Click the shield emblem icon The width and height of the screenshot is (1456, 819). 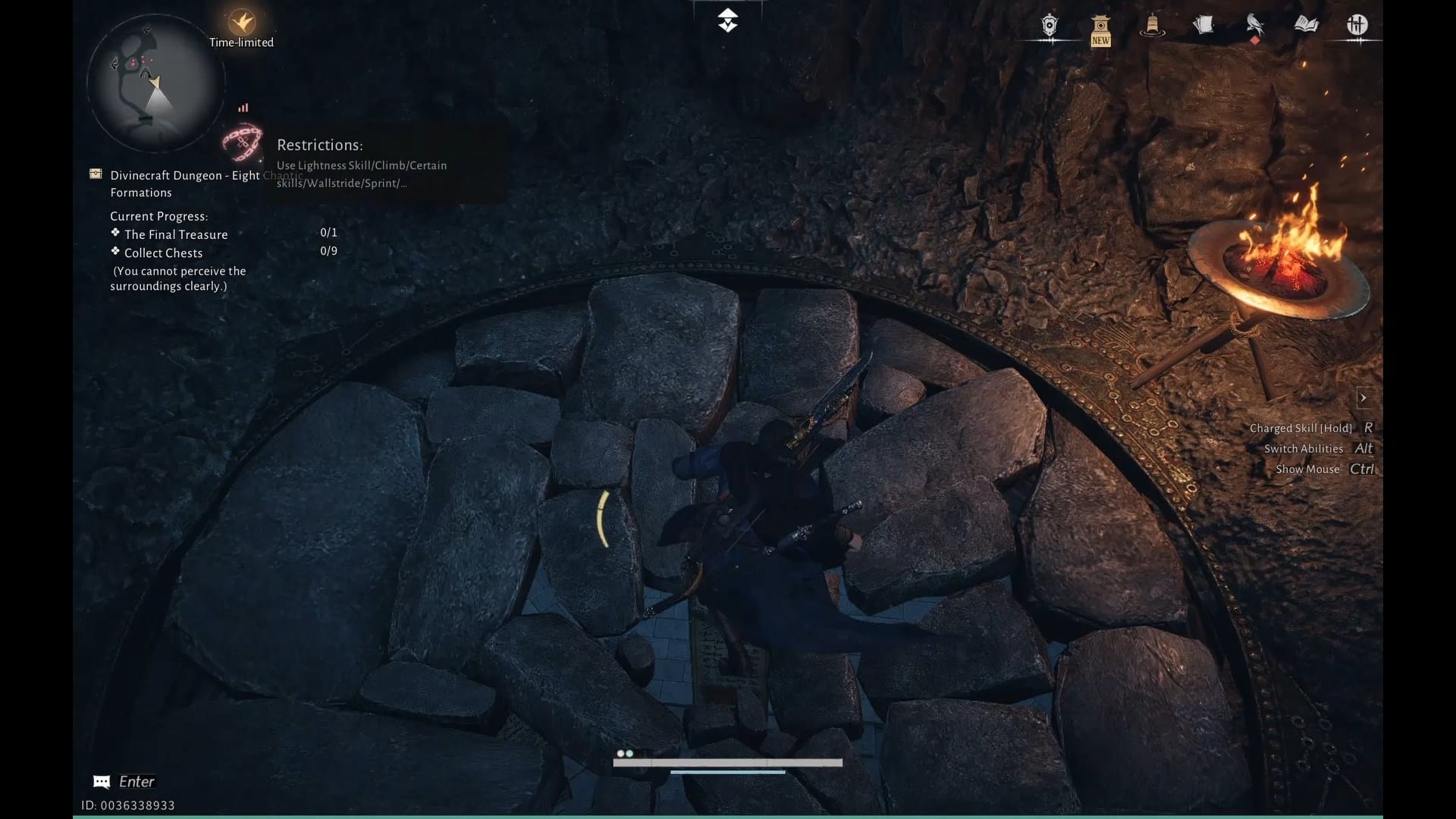click(x=1050, y=26)
